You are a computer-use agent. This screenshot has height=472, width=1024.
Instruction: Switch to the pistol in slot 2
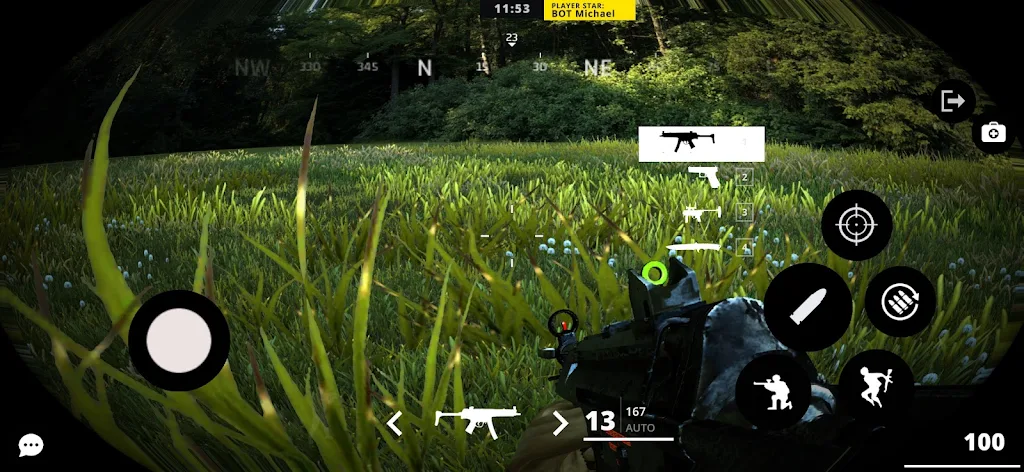pos(705,177)
